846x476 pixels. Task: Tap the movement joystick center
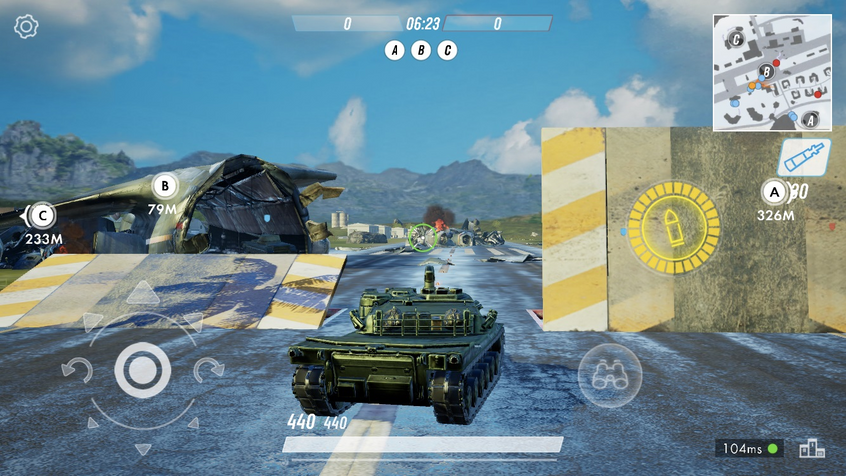point(142,370)
